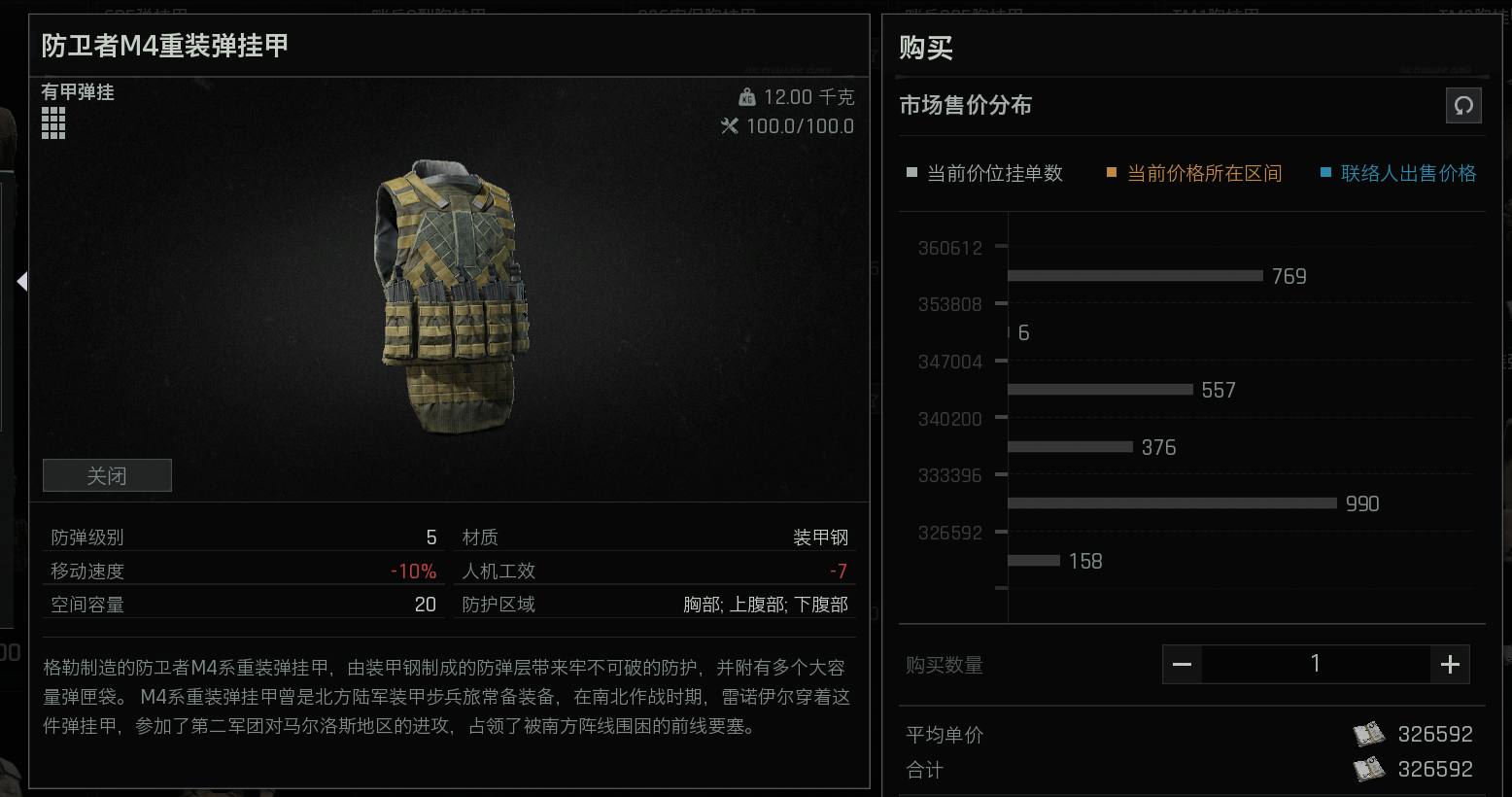Refresh the market price distribution chart

point(1463,106)
